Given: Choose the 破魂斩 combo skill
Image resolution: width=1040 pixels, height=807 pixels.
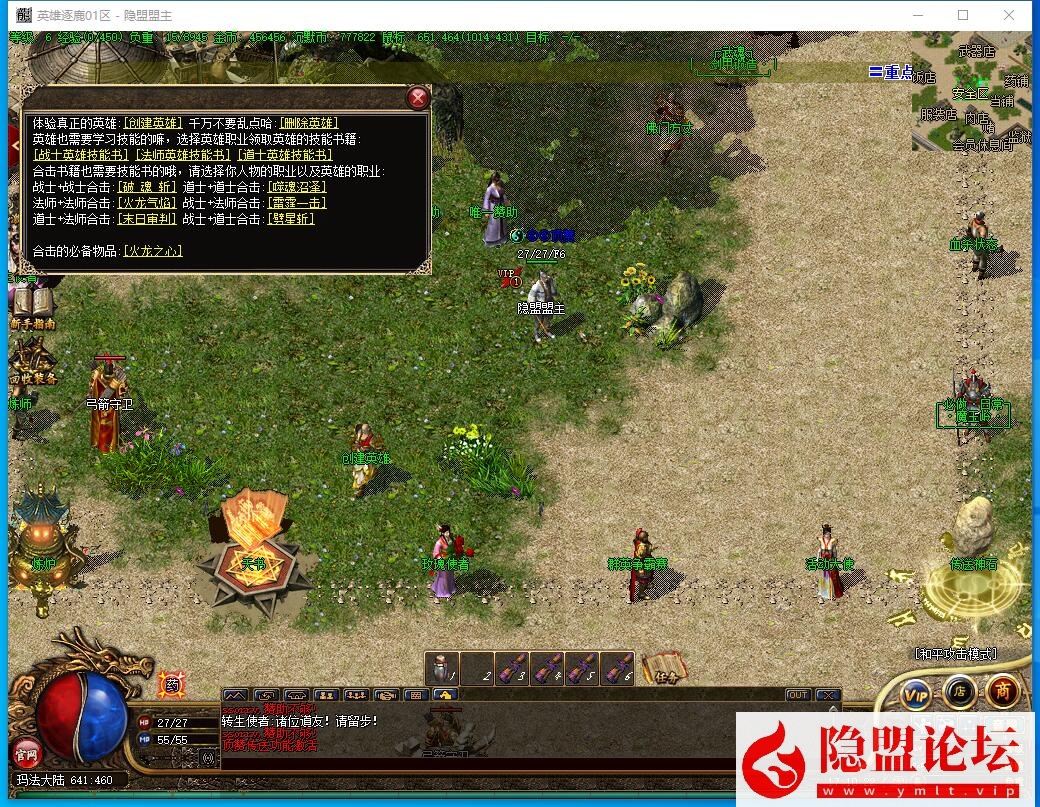Looking at the screenshot, I should coord(146,187).
